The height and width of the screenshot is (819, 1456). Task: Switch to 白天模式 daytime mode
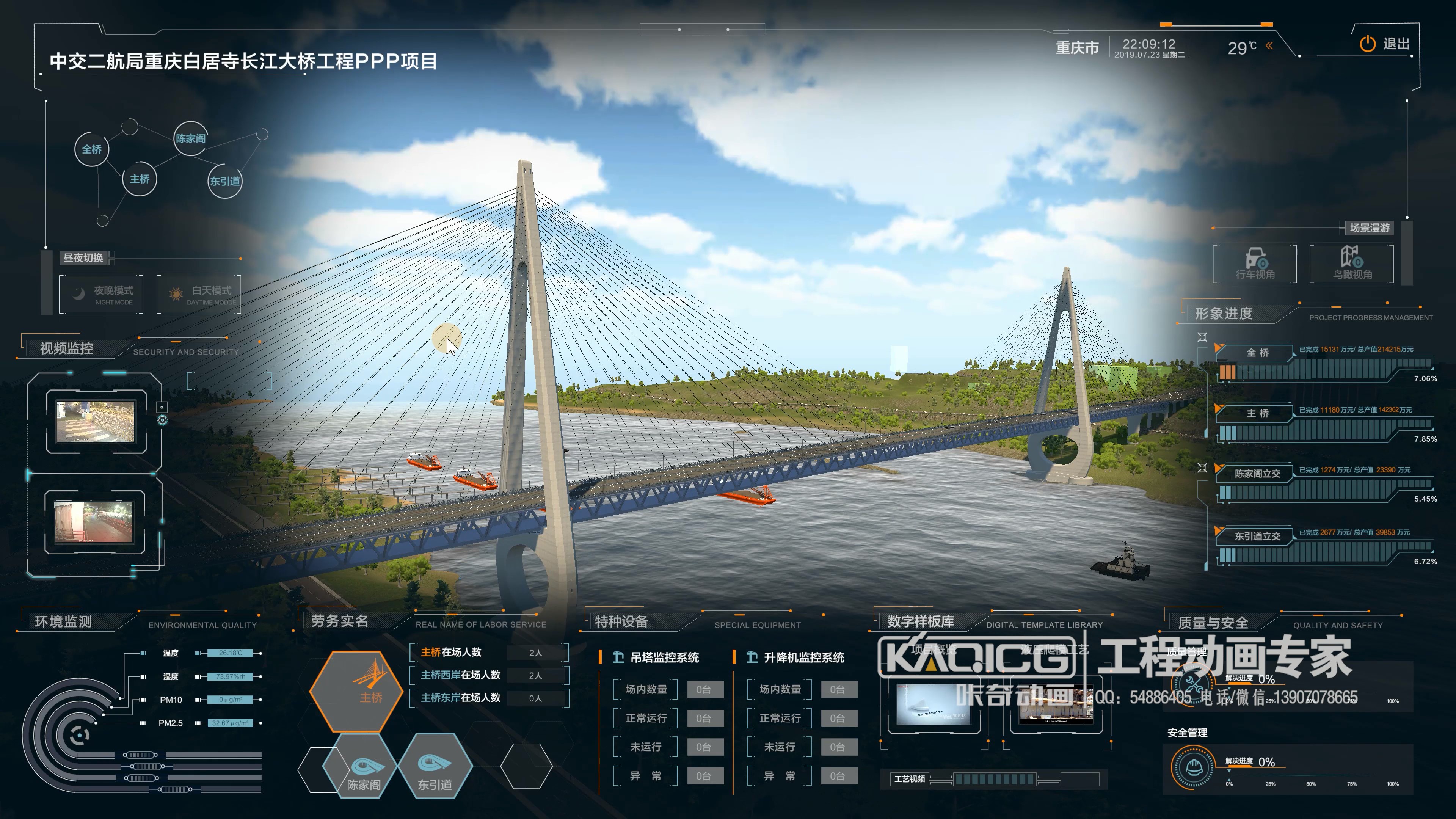tap(199, 295)
